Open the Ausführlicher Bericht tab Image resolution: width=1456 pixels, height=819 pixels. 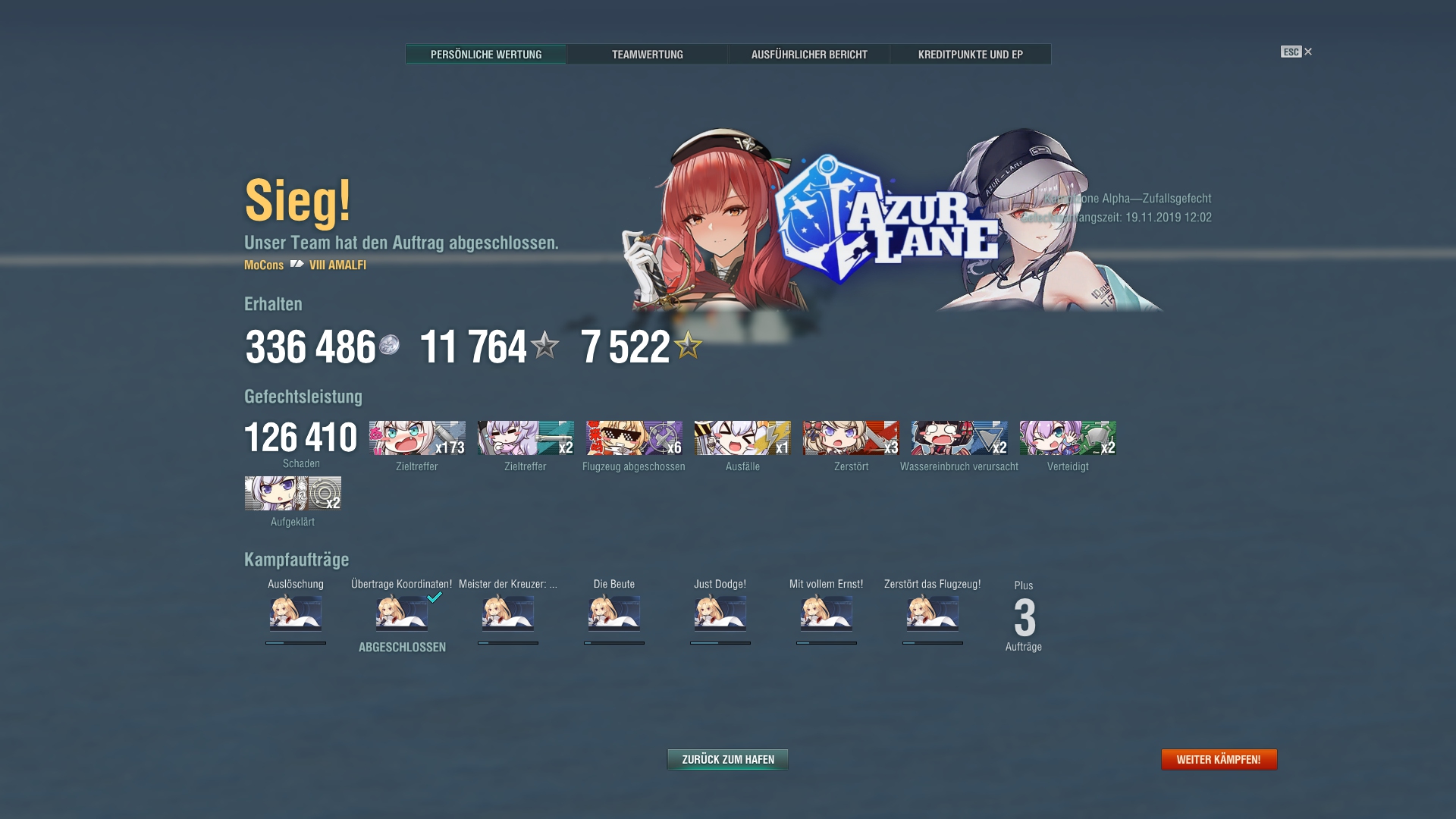(808, 54)
